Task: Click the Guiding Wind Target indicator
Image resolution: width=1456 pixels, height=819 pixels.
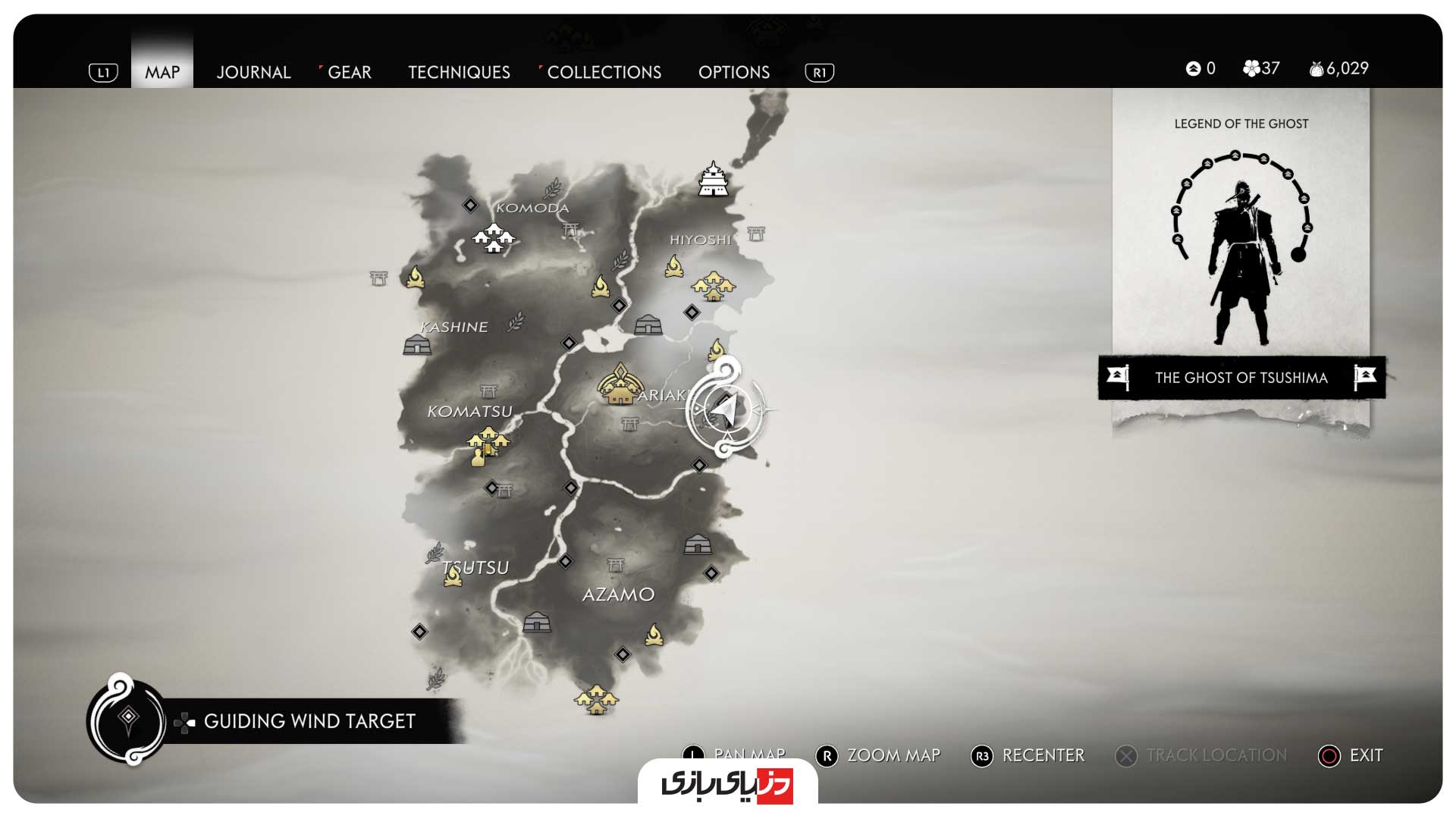Action: [x=309, y=721]
